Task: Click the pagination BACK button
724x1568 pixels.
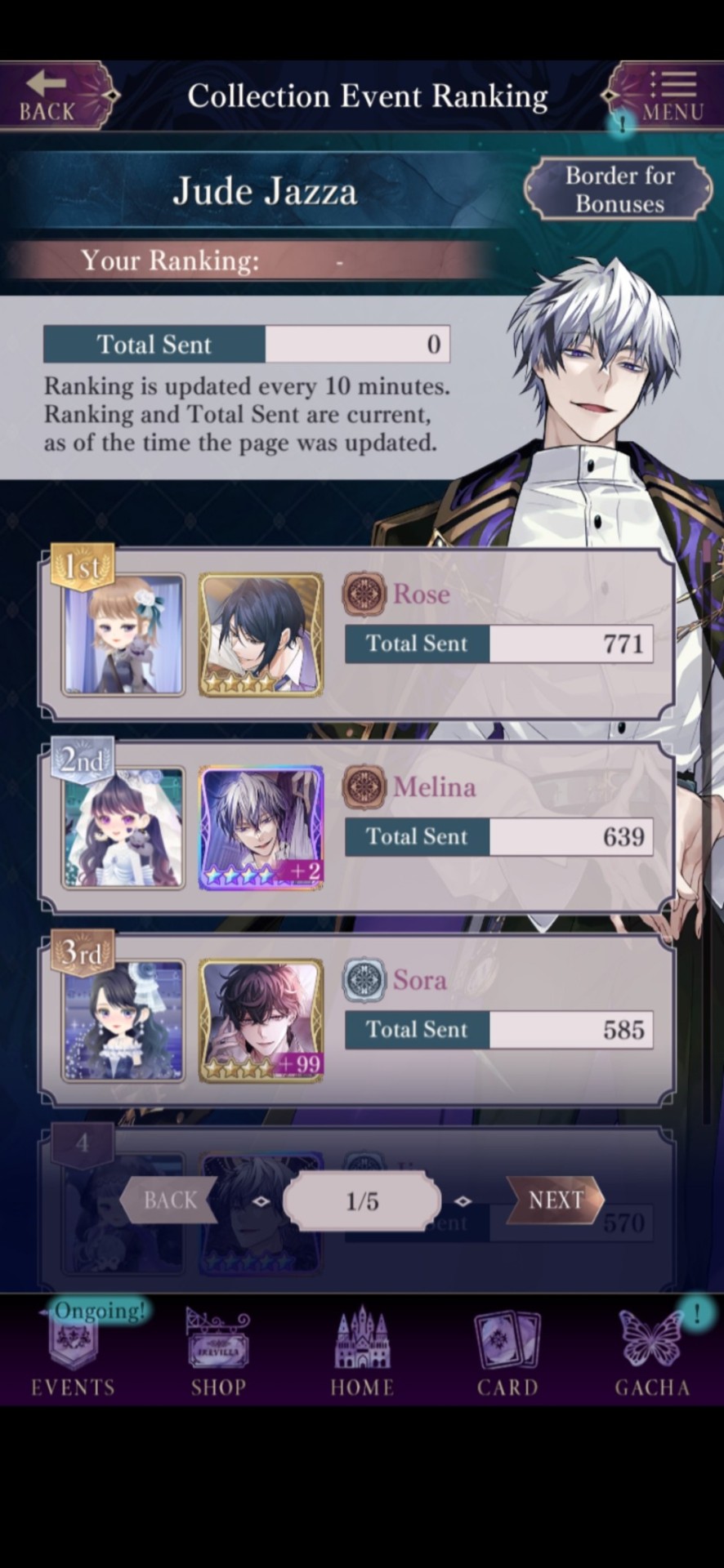Action: (x=170, y=1200)
